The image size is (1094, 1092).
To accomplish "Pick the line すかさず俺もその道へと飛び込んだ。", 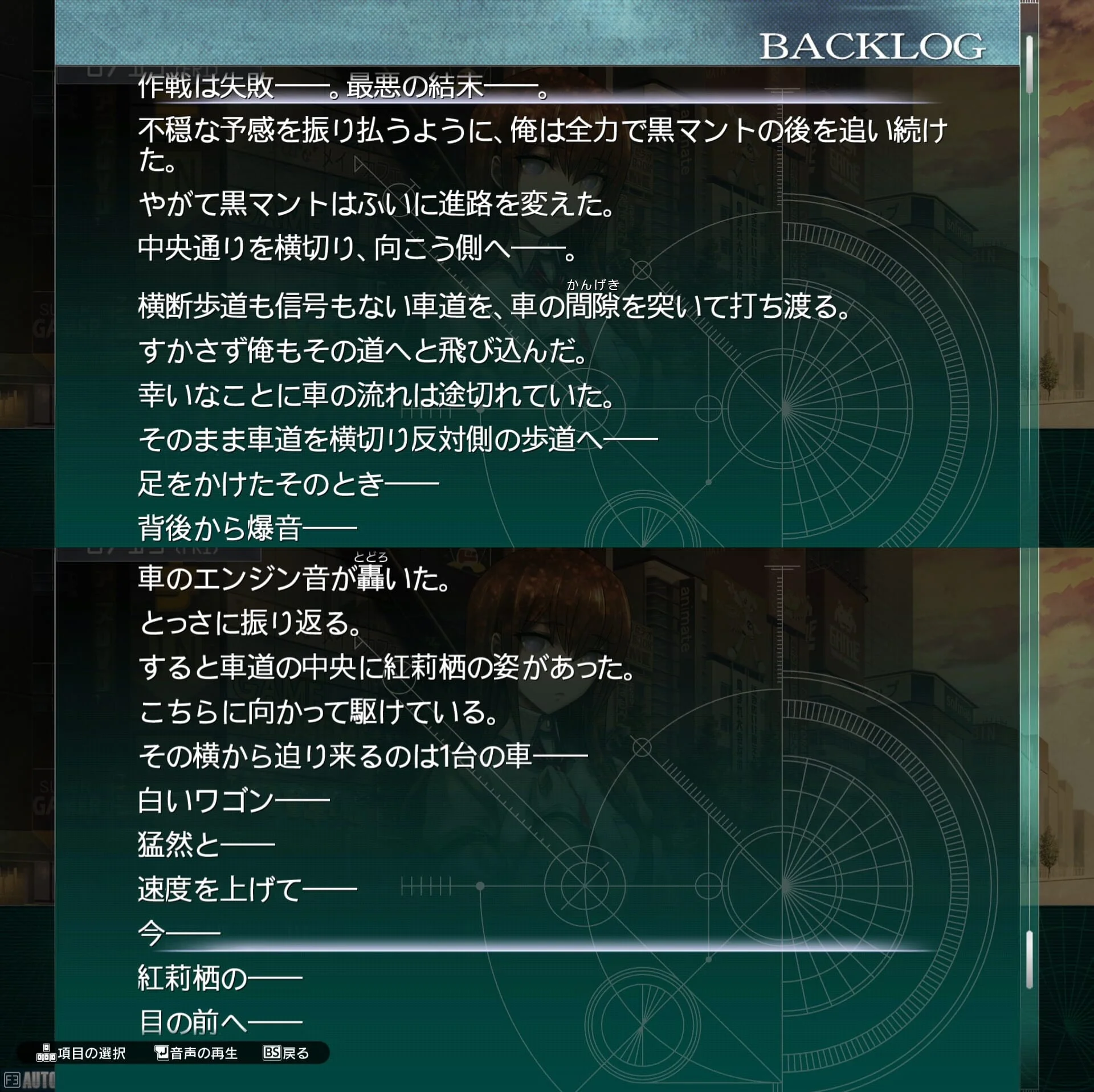I will point(363,351).
